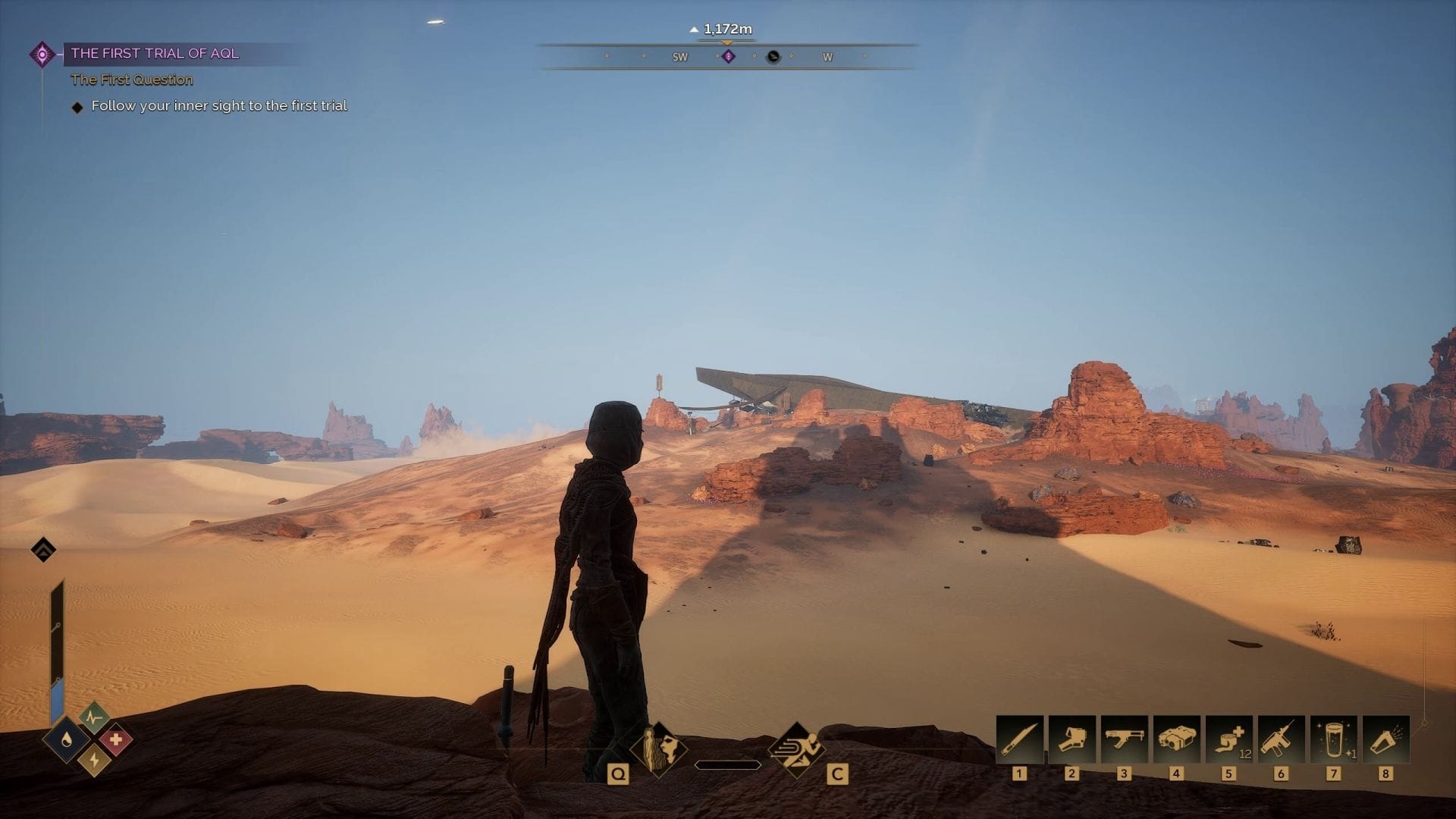Select the flashlight in hotbar slot 8

pyautogui.click(x=1385, y=739)
